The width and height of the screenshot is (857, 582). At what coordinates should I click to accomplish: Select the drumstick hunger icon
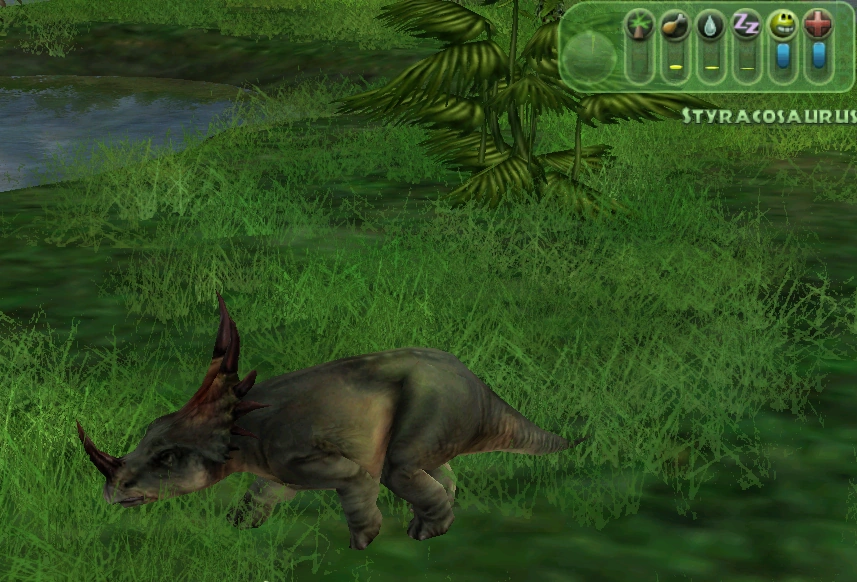[x=675, y=24]
